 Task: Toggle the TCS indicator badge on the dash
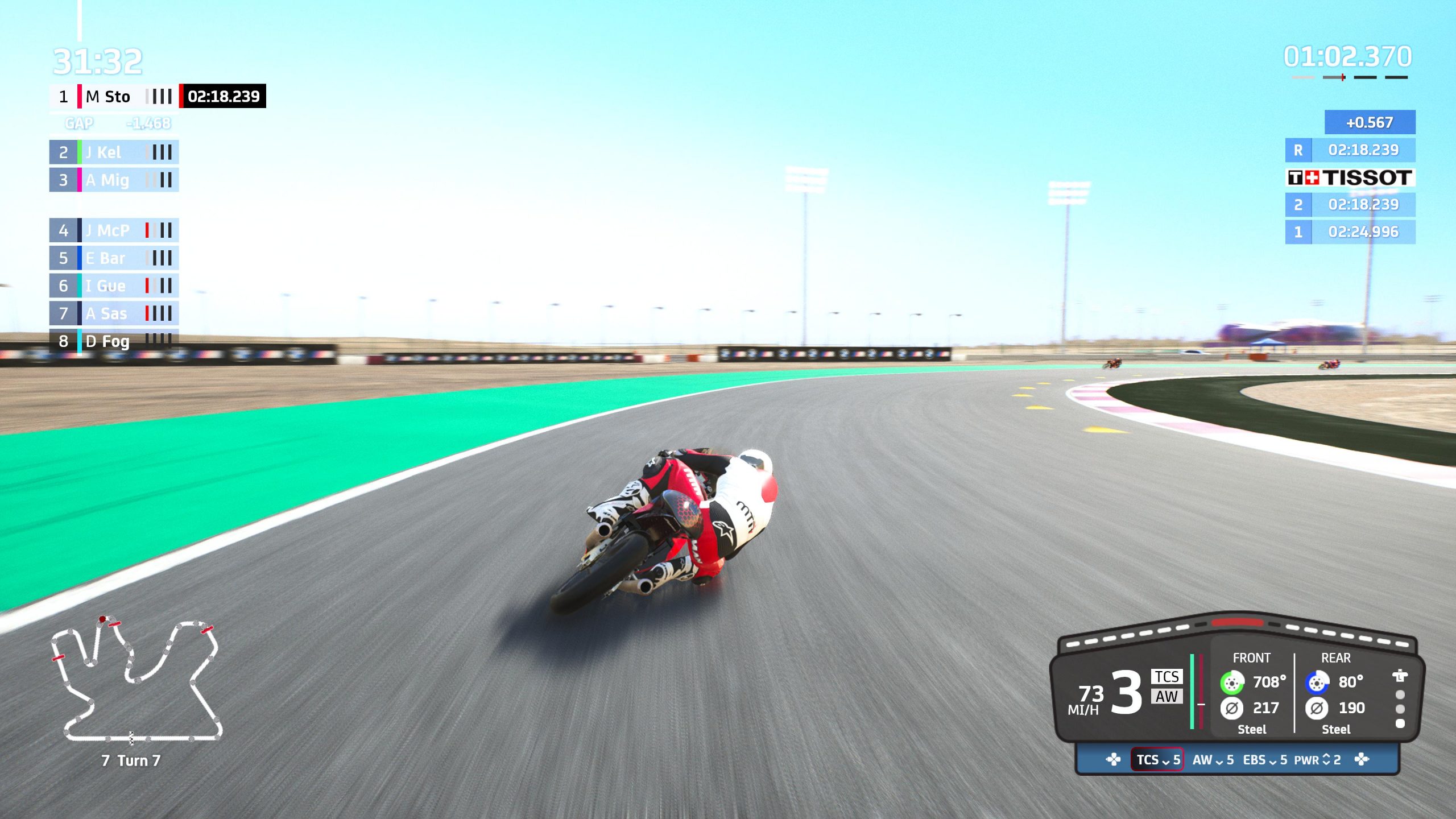pyautogui.click(x=1167, y=677)
